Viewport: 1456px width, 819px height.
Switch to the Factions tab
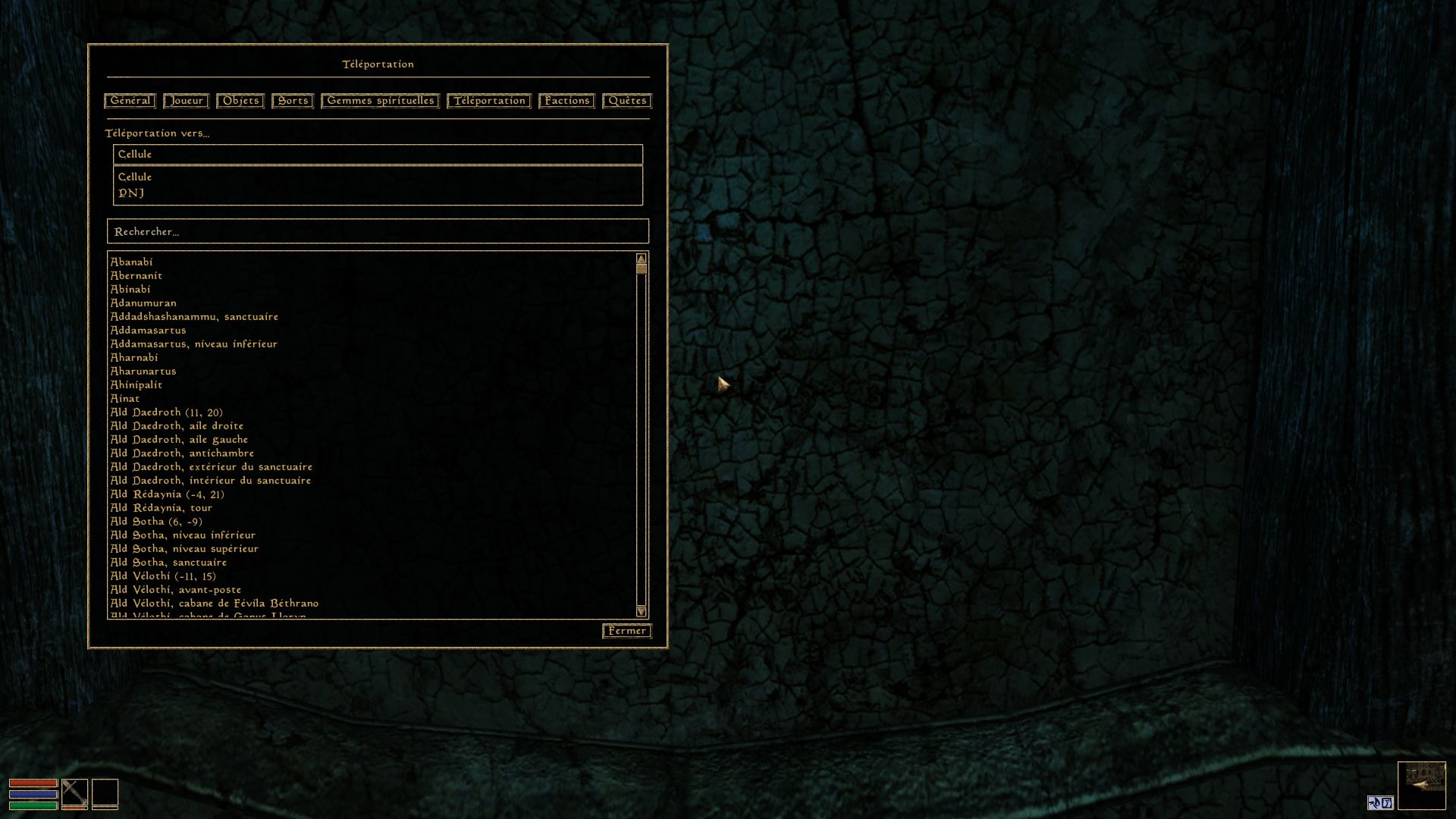coord(566,101)
